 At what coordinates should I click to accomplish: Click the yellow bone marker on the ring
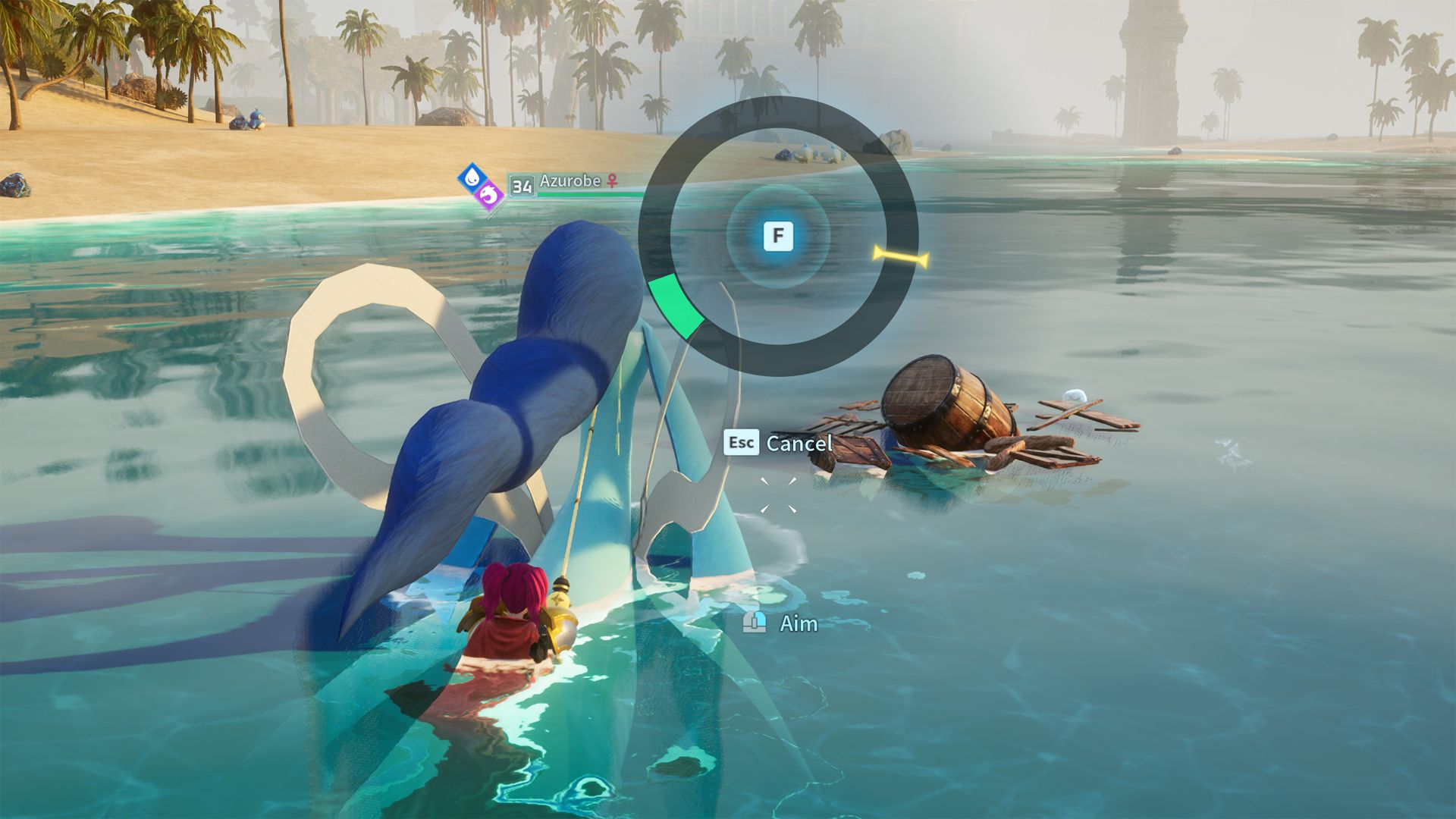click(901, 256)
